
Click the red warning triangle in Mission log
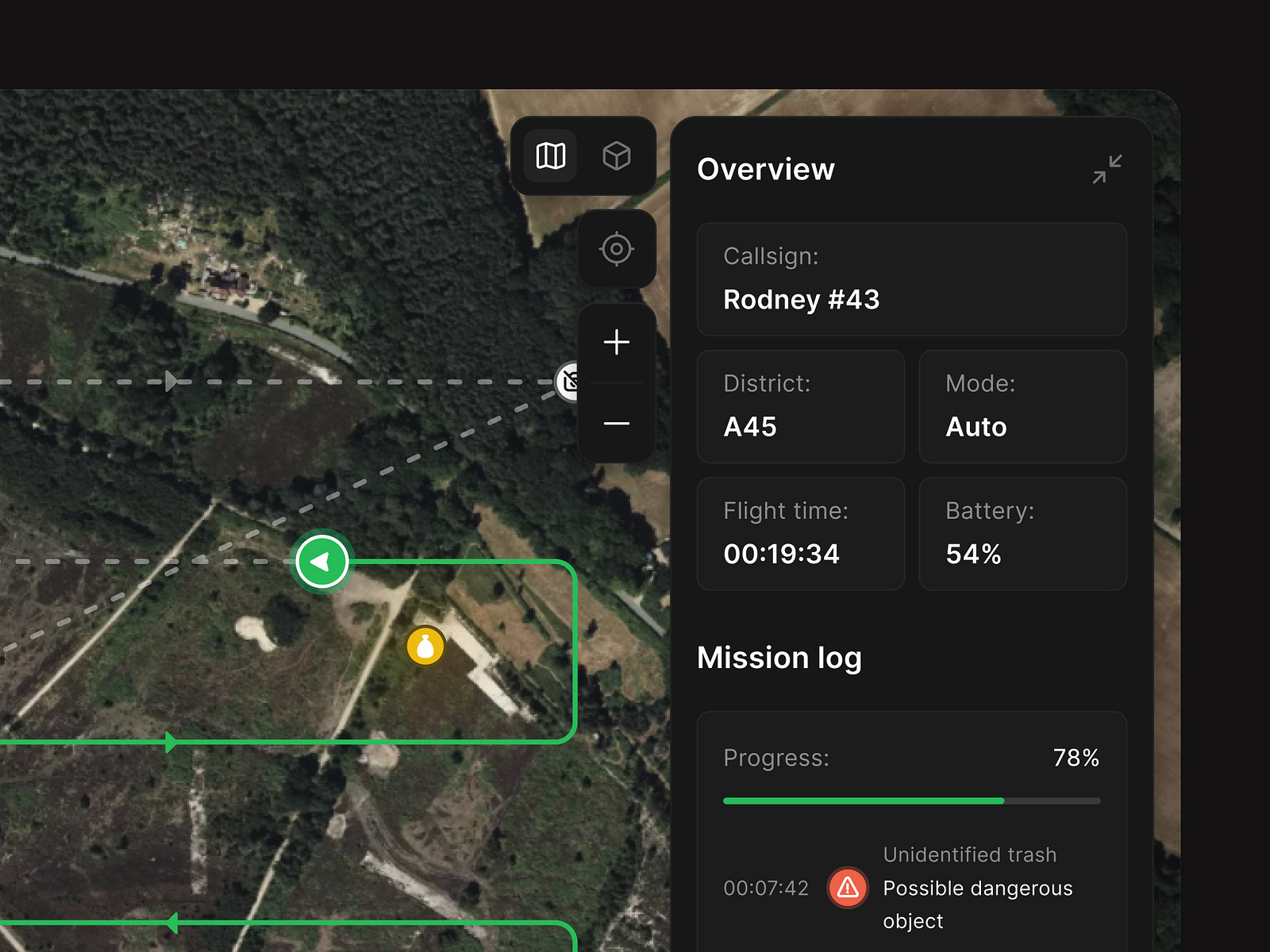pos(848,889)
